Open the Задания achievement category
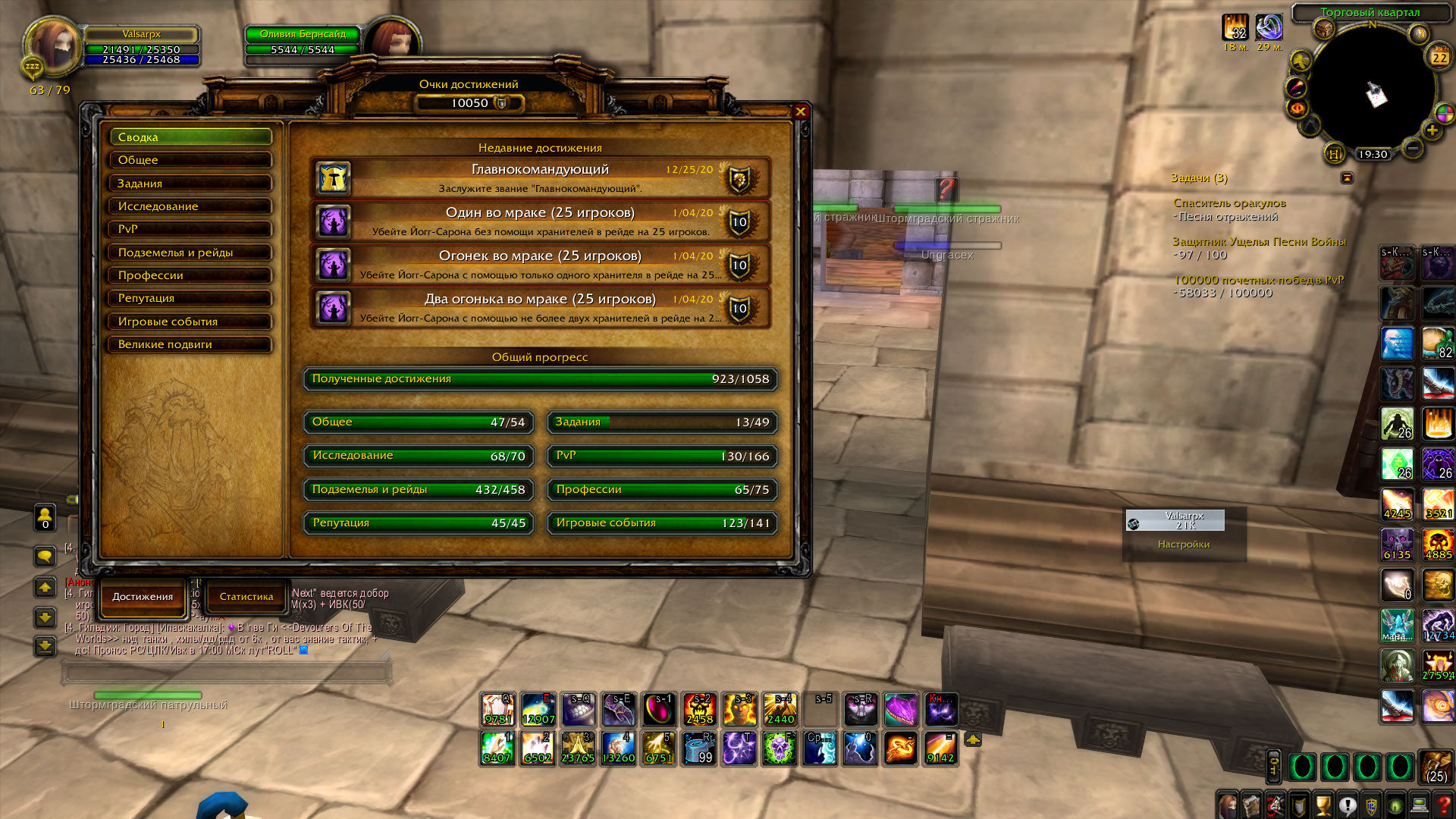Viewport: 1456px width, 819px height. [x=190, y=184]
